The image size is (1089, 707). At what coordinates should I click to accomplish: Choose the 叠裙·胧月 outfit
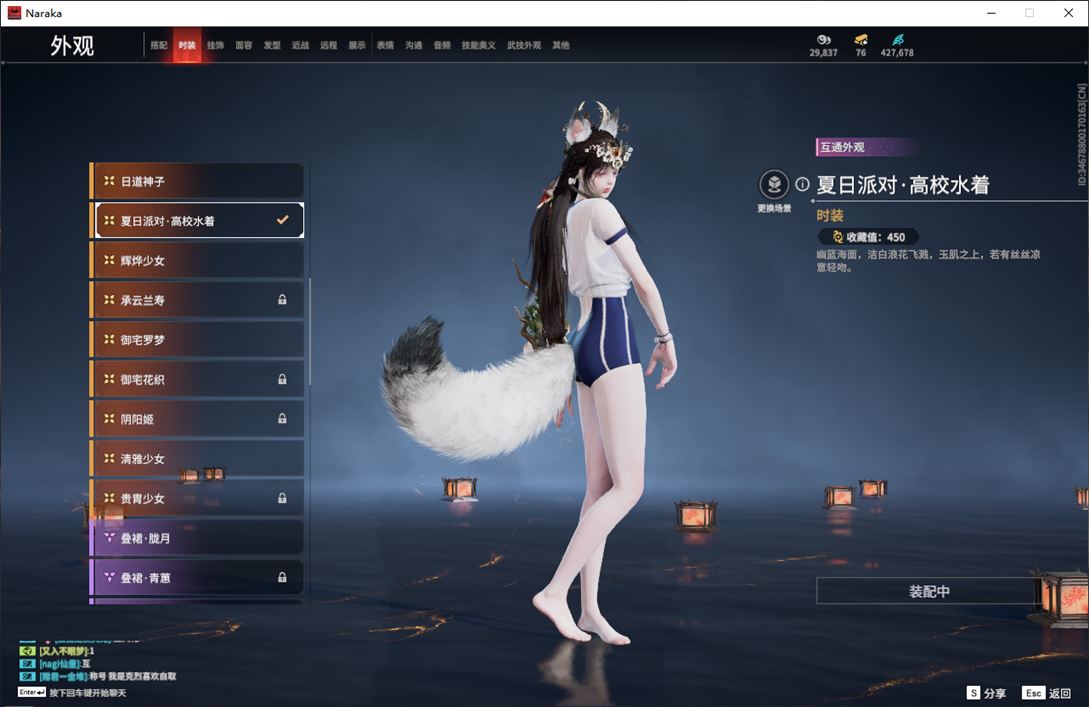(x=198, y=538)
